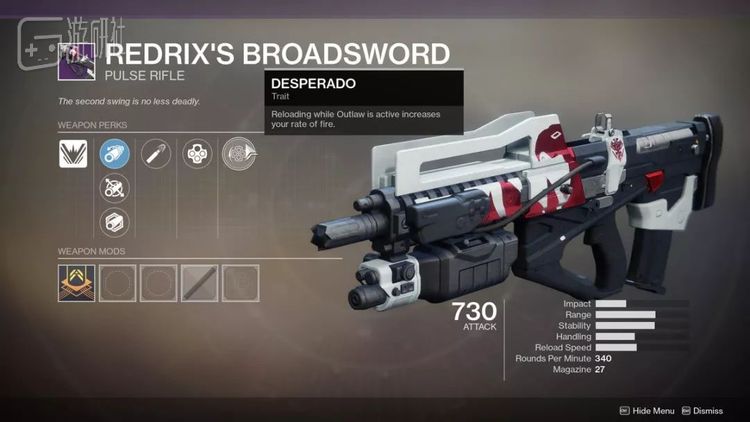Select the single-bullet magazine perk icon
The width and height of the screenshot is (750, 422).
coord(155,153)
